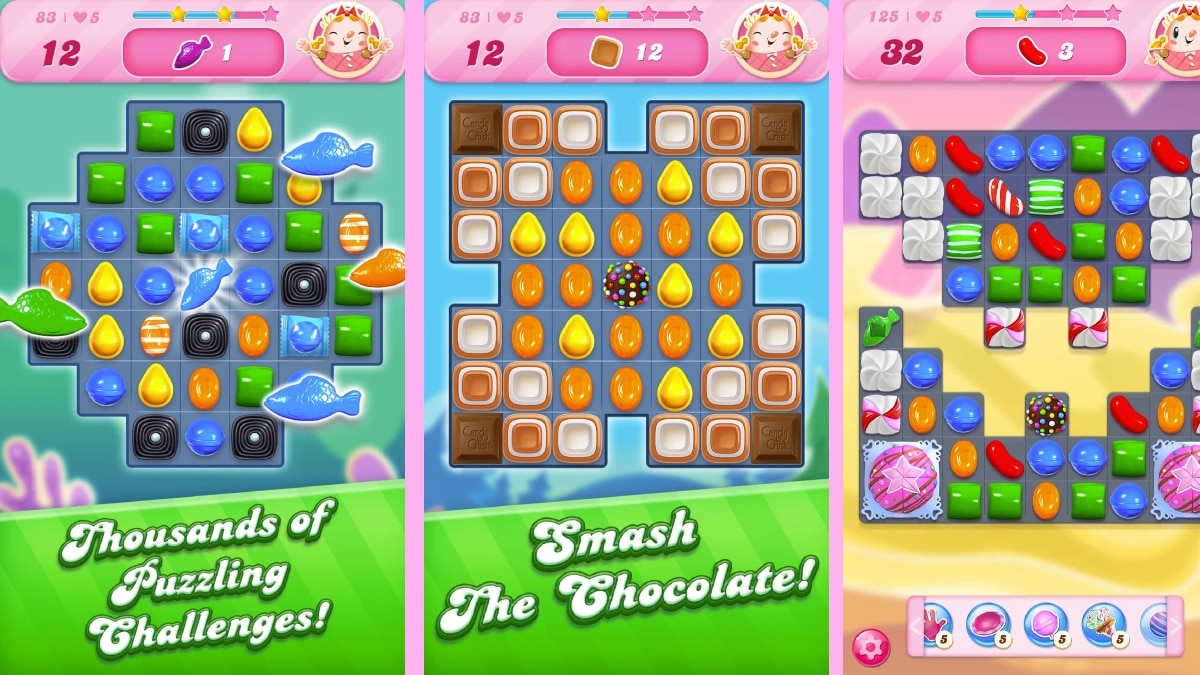The width and height of the screenshot is (1200, 675).
Task: Show previous boosters with the left arrow
Action: point(914,627)
